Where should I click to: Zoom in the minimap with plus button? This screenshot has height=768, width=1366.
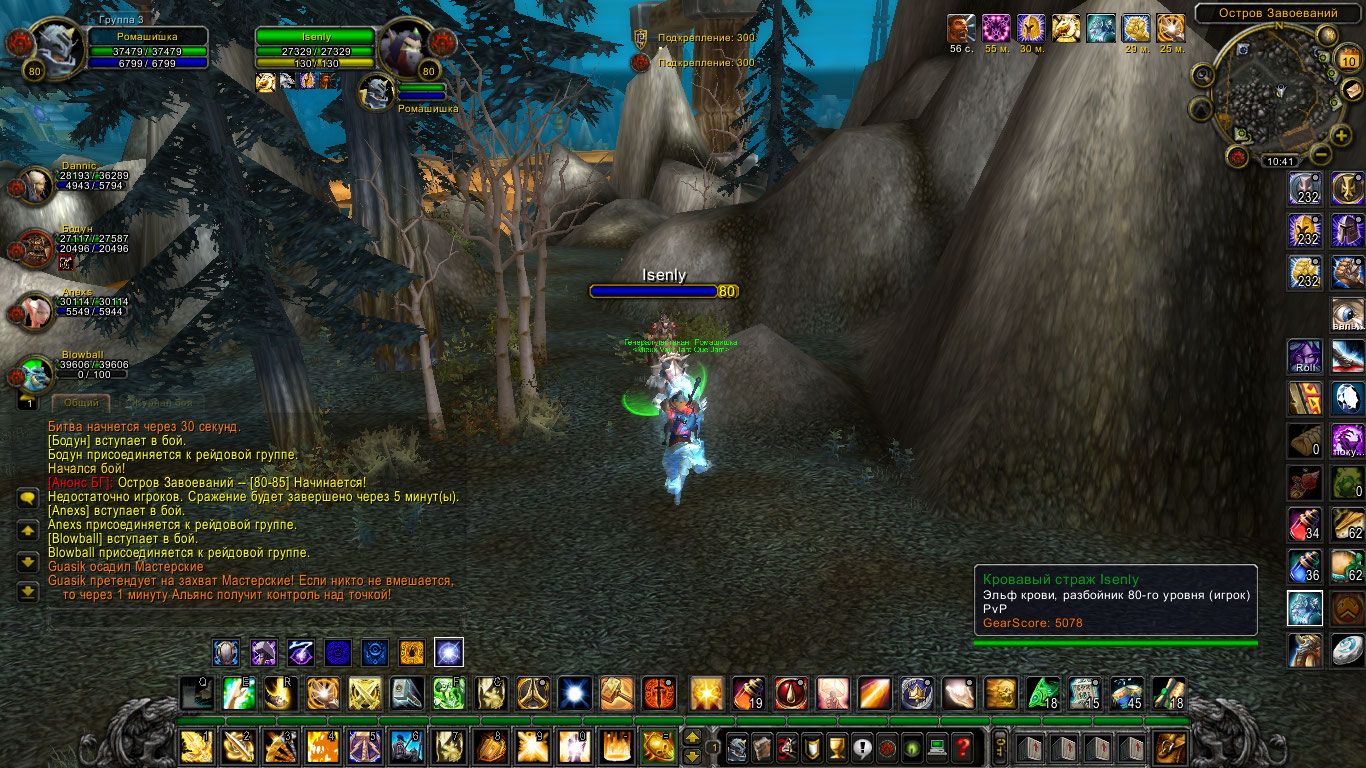1341,135
